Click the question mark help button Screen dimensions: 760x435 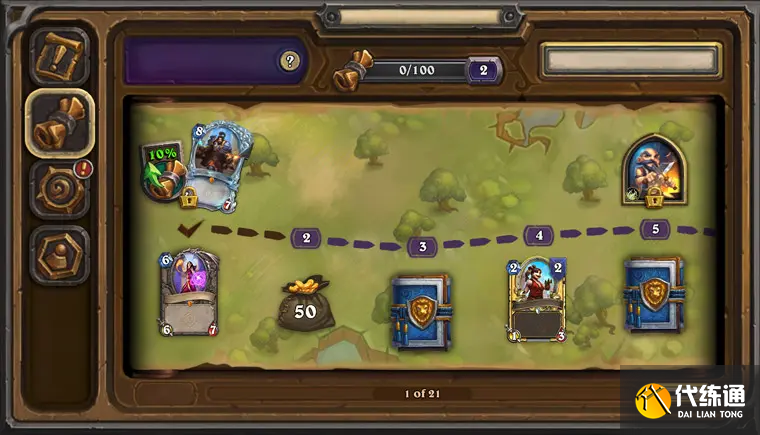coord(290,61)
